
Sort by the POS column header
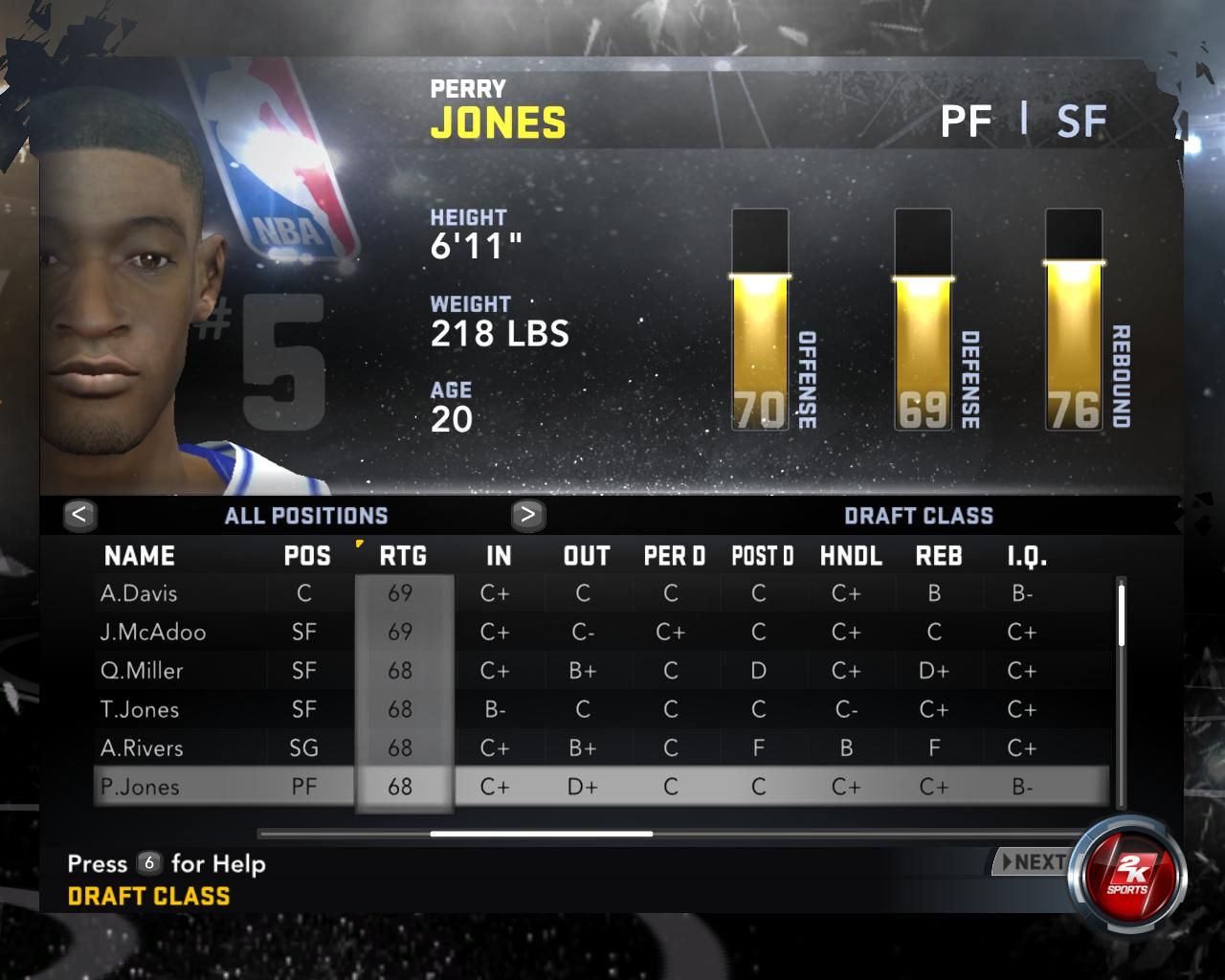pyautogui.click(x=307, y=556)
